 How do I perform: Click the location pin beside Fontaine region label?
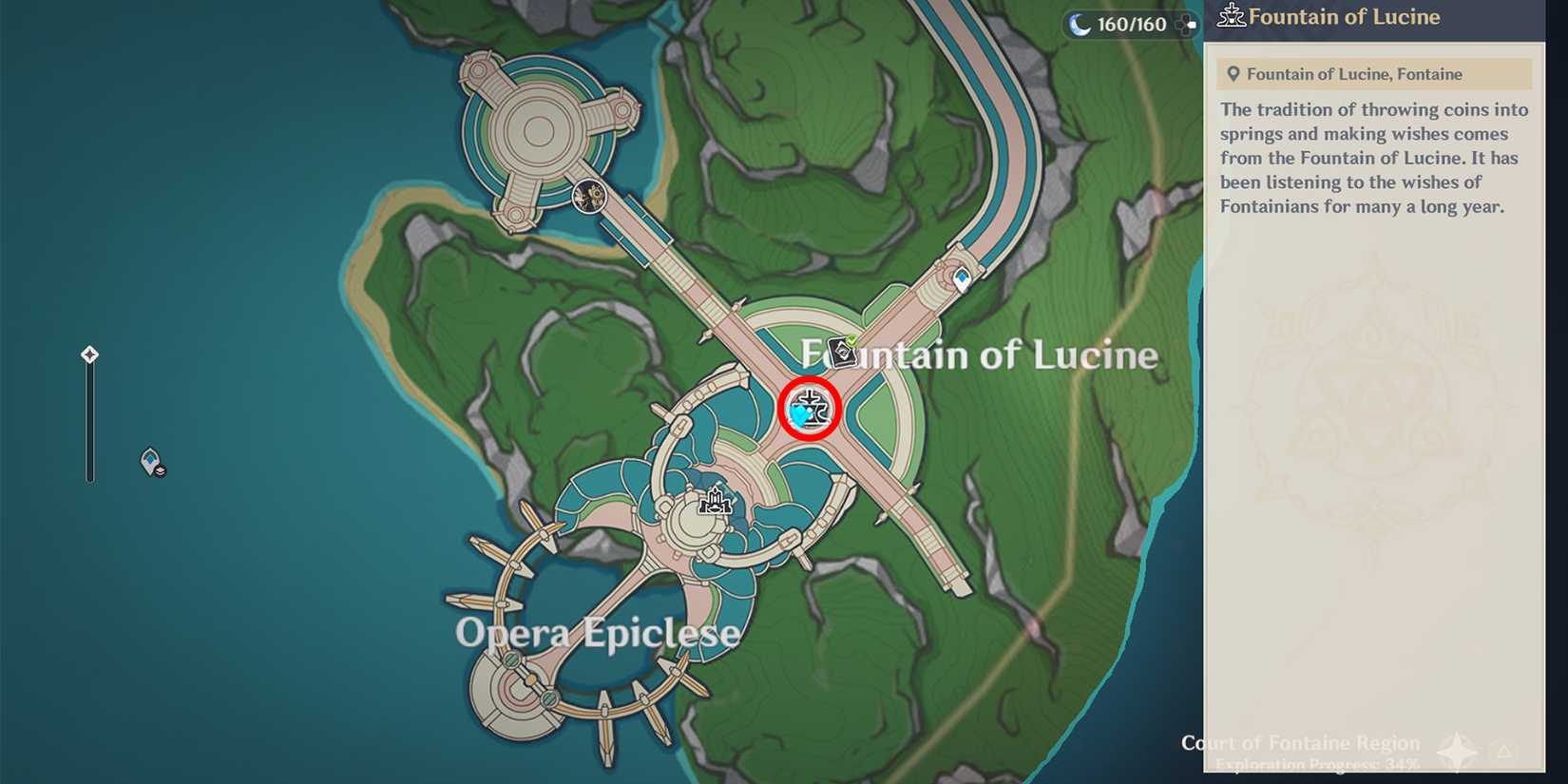1232,73
